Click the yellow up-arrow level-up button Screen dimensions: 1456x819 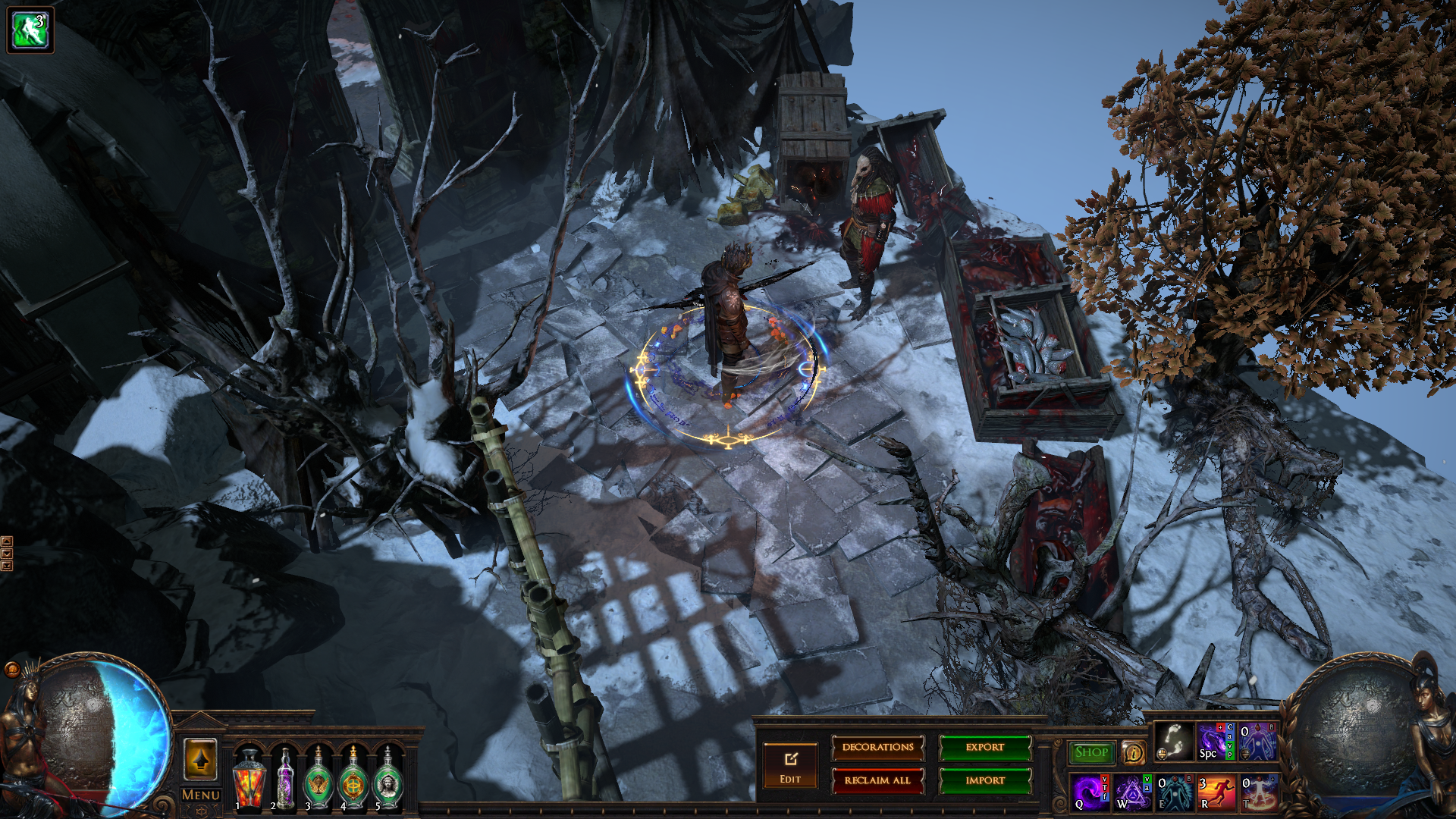pyautogui.click(x=201, y=759)
